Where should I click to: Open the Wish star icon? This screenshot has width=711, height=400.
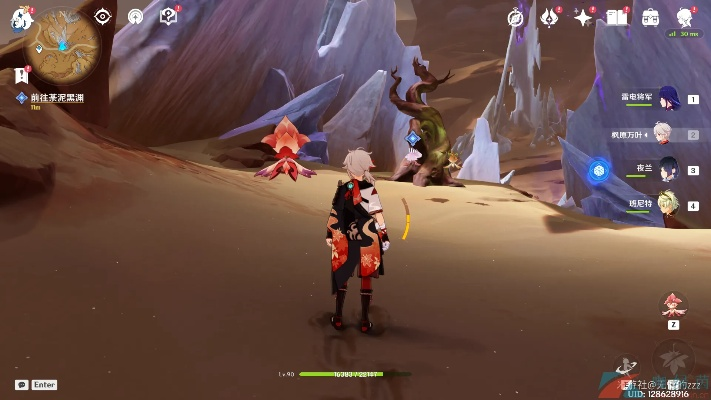[583, 17]
